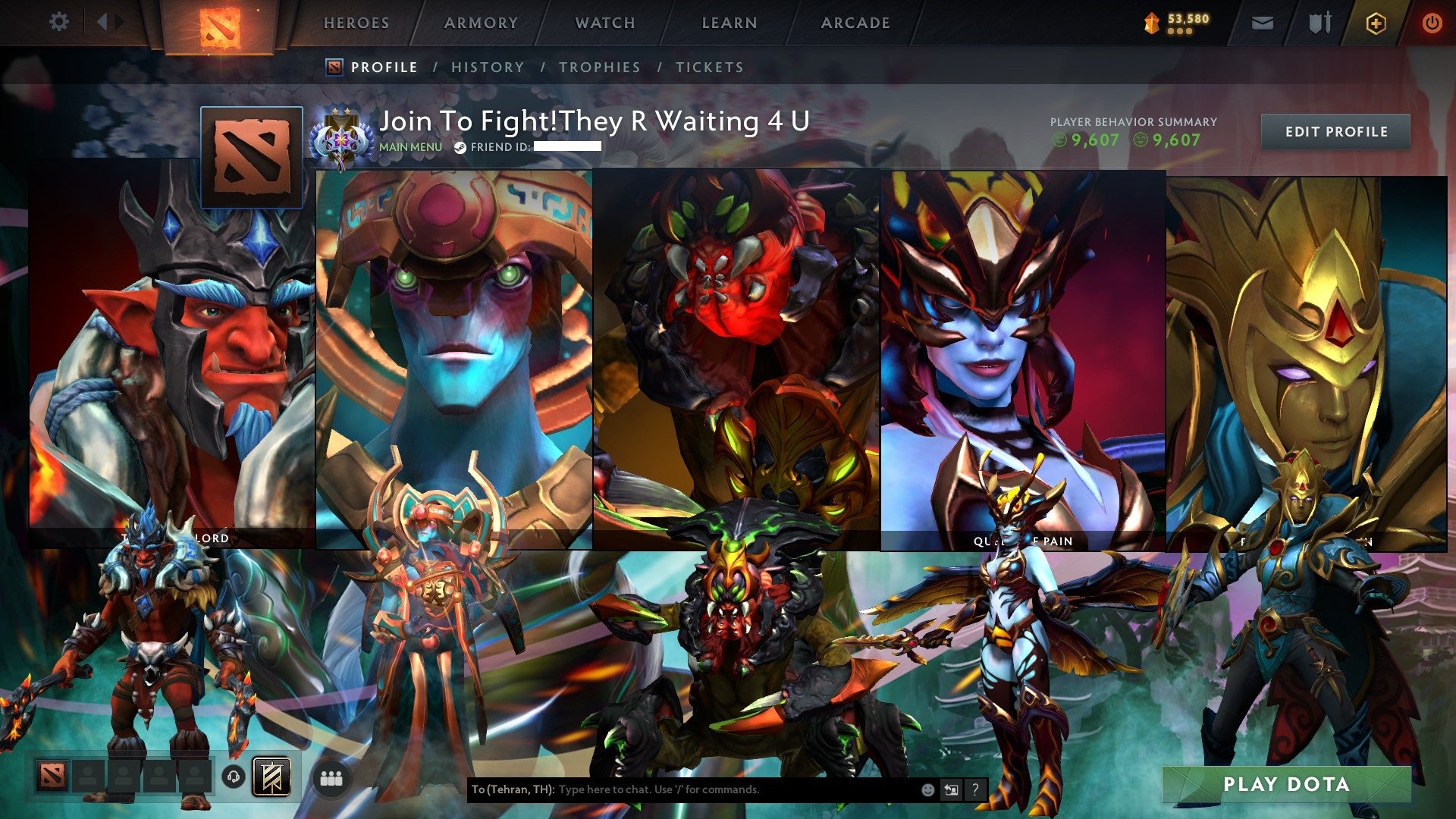This screenshot has height=819, width=1456.
Task: Open the notifications envelope icon
Action: [x=1262, y=23]
